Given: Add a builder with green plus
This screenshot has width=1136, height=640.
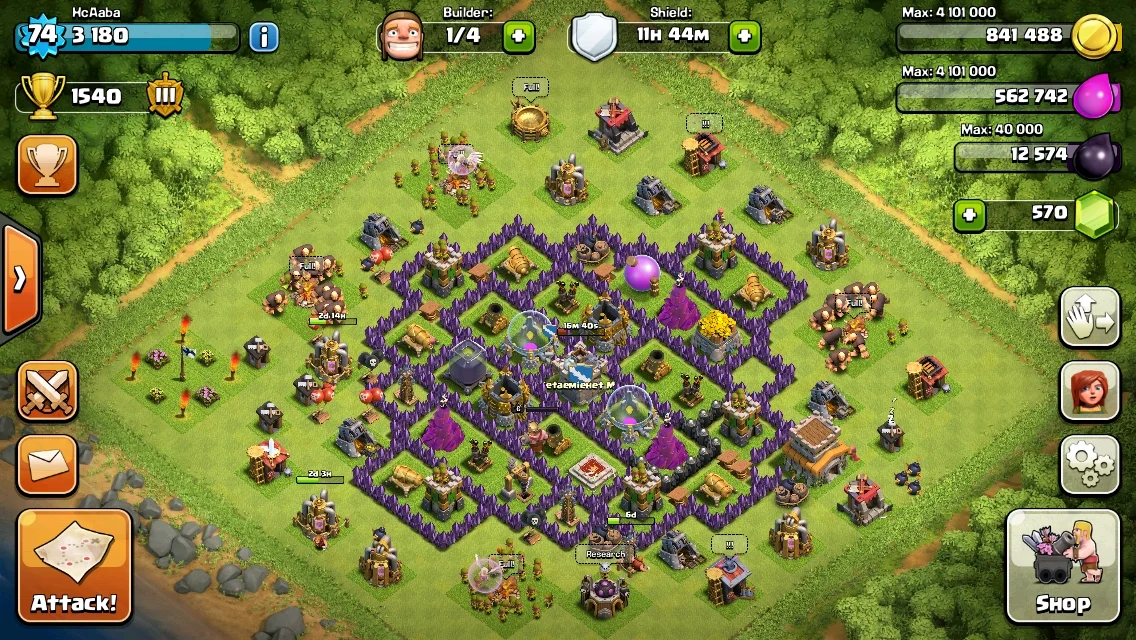Looking at the screenshot, I should tap(518, 38).
